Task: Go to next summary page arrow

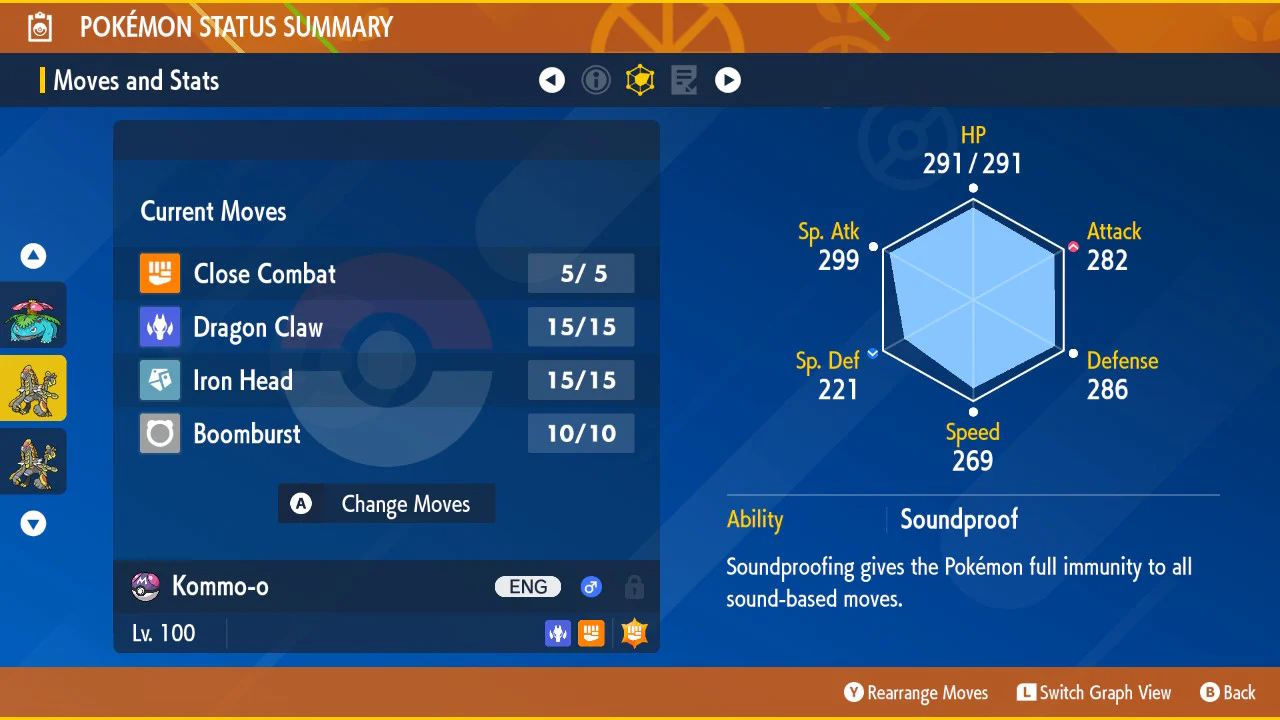Action: 728,80
